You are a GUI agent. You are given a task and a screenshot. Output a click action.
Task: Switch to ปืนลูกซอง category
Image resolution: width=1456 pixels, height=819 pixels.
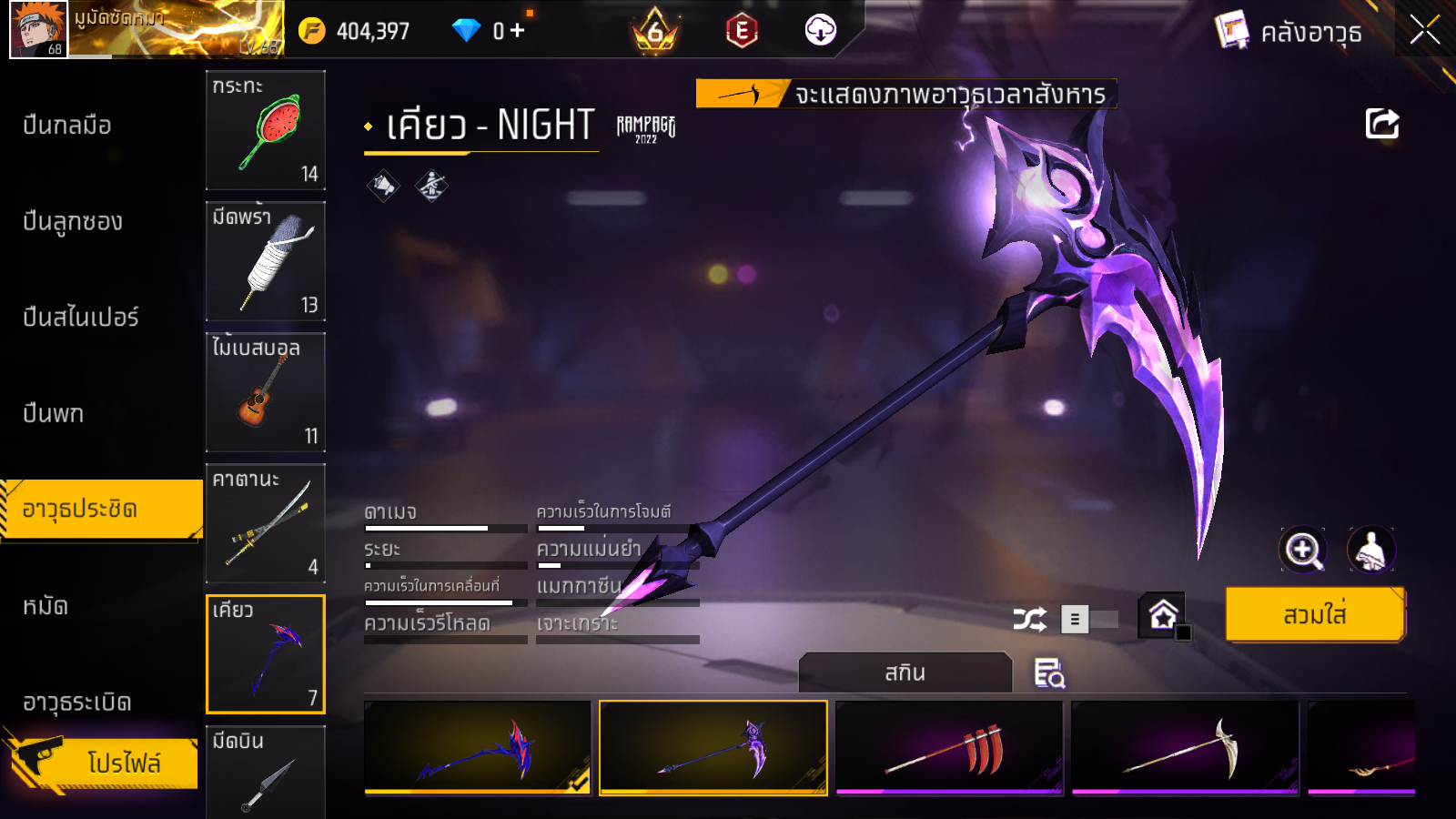[x=73, y=222]
